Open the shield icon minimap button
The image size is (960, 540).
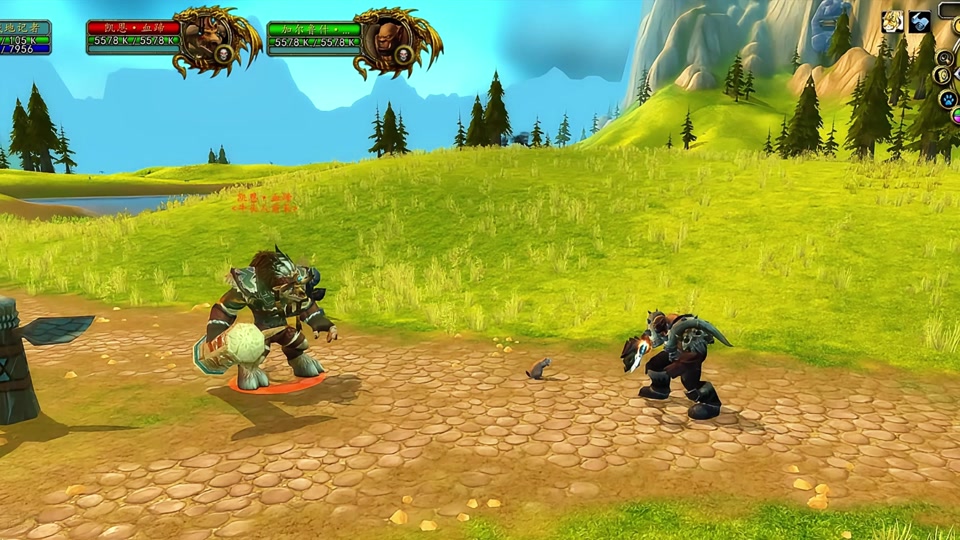[x=941, y=76]
